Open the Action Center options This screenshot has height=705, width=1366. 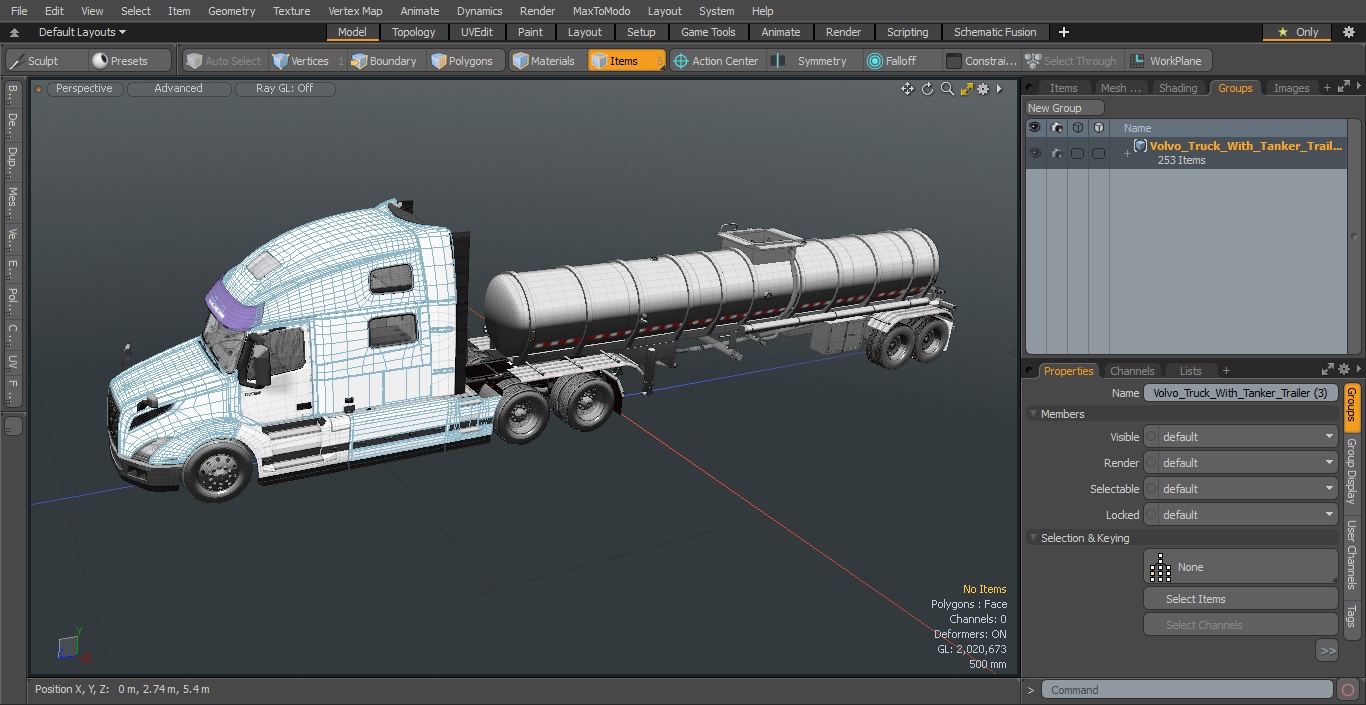pos(716,61)
